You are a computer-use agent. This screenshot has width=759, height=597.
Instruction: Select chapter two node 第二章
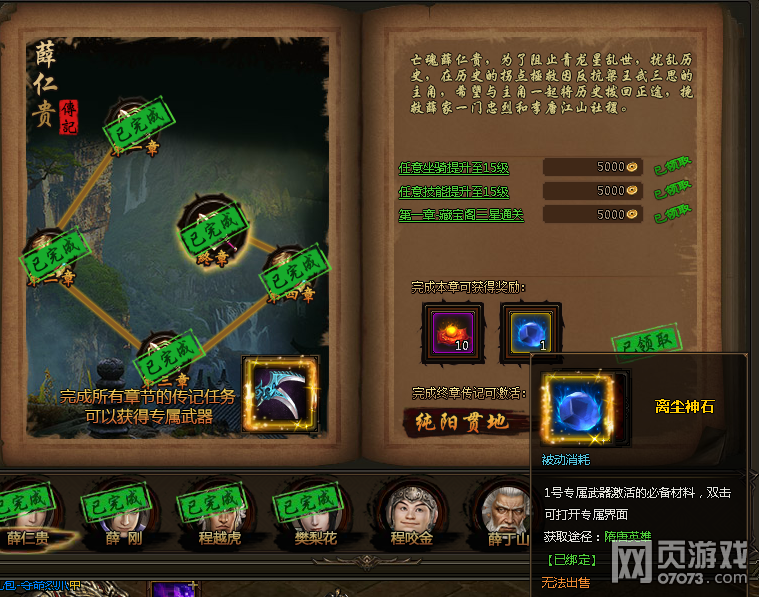[48, 257]
